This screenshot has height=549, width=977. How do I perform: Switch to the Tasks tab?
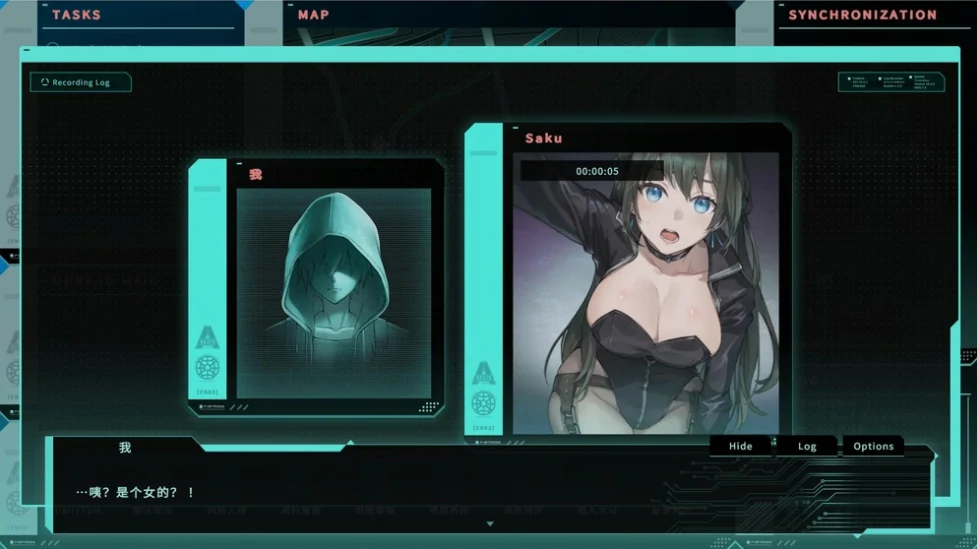76,15
